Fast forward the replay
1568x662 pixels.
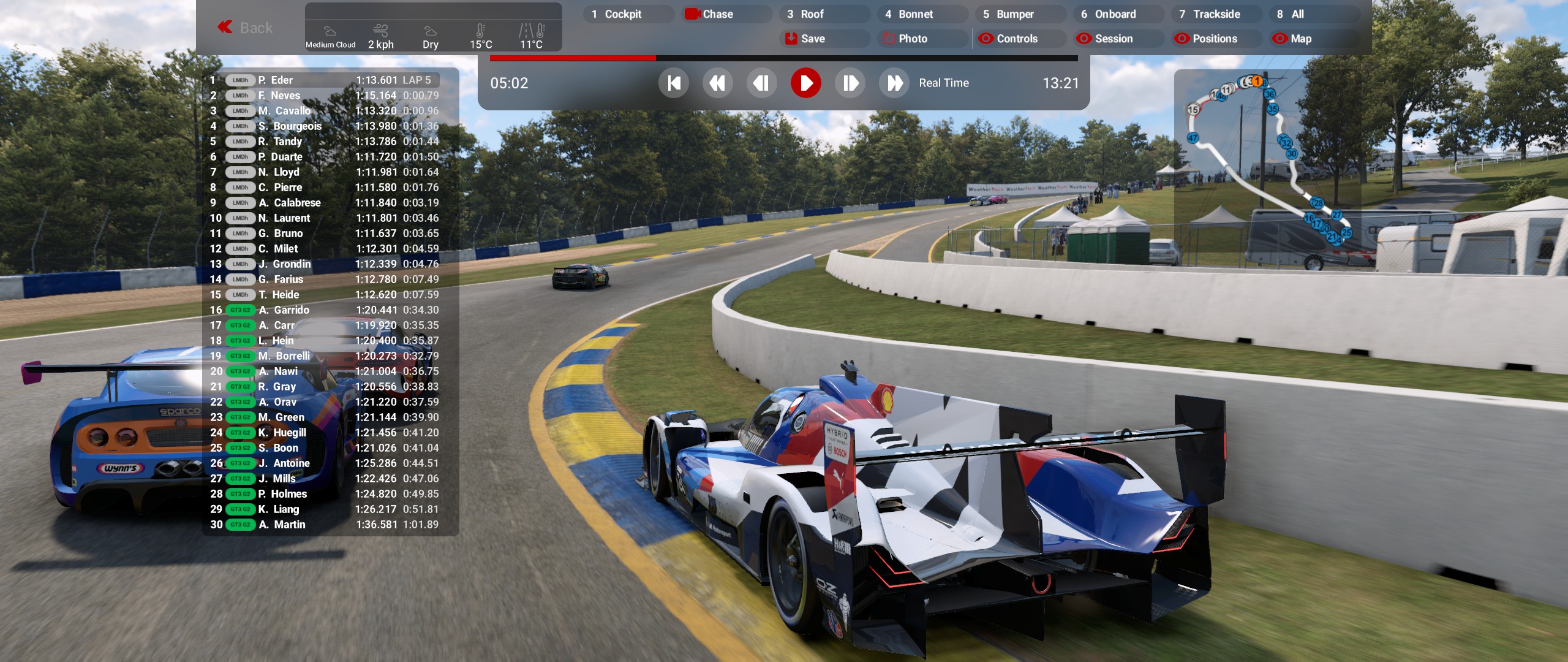point(894,83)
